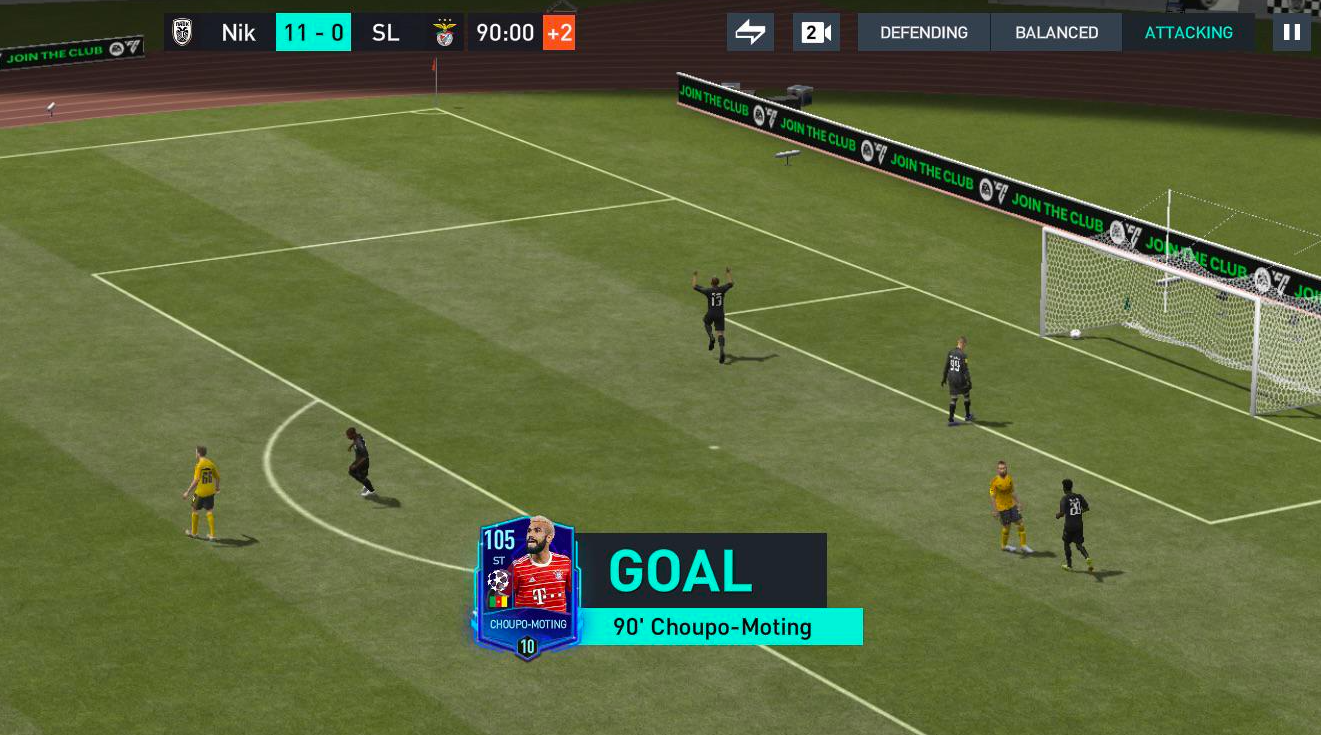Tap the SL team label on the scoreboard
Viewport: 1321px width, 735px height.
coord(386,32)
